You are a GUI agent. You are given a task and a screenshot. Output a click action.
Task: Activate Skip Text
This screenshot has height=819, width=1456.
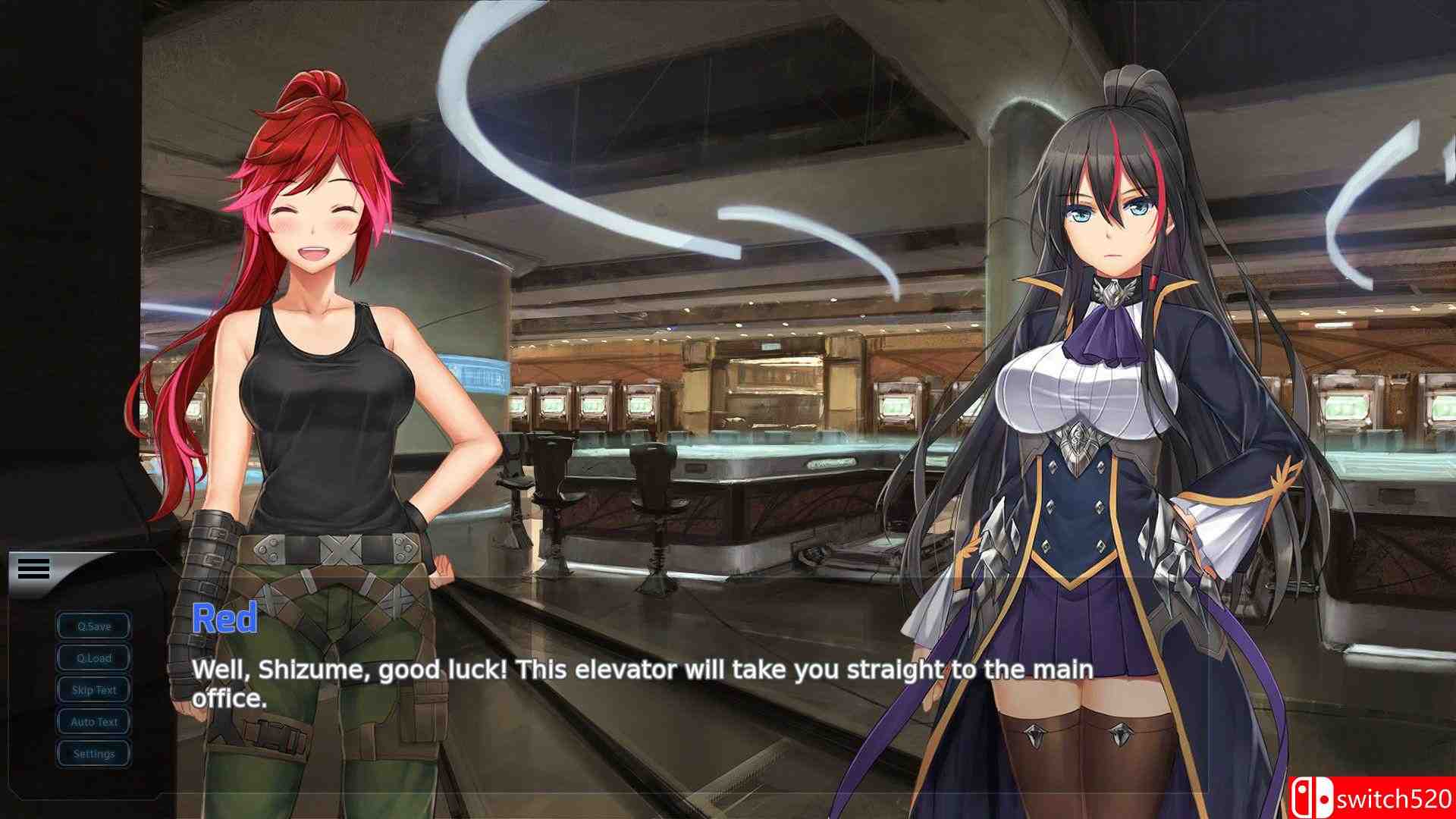[x=94, y=690]
